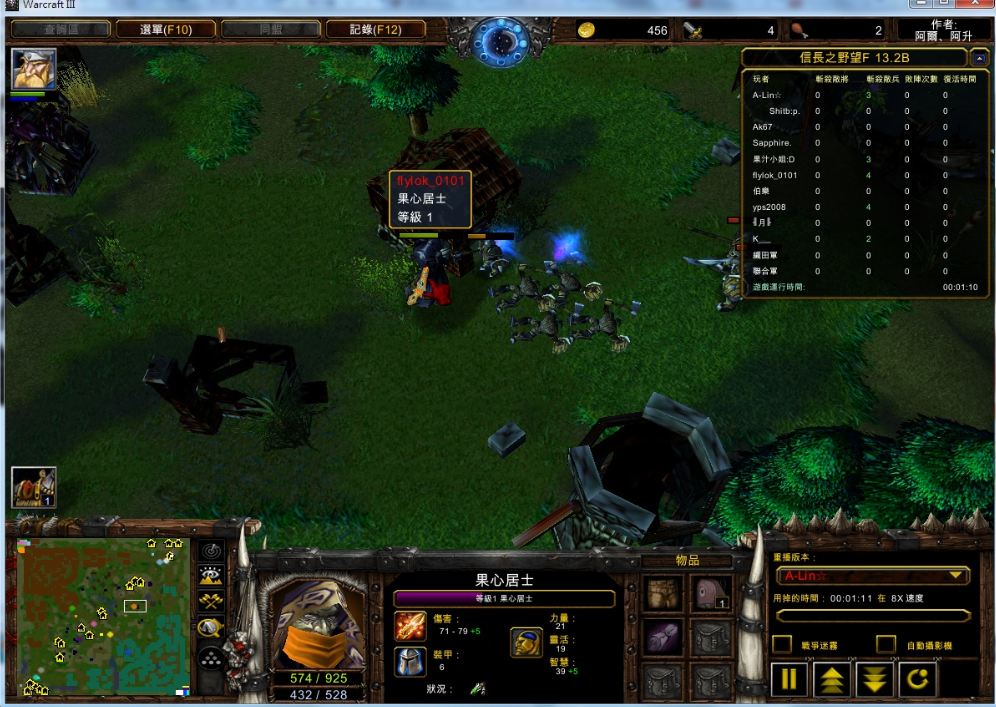This screenshot has height=707, width=996.
Task: Collapse the 信長之野望 scoreboard with its arrow
Action: 979,58
